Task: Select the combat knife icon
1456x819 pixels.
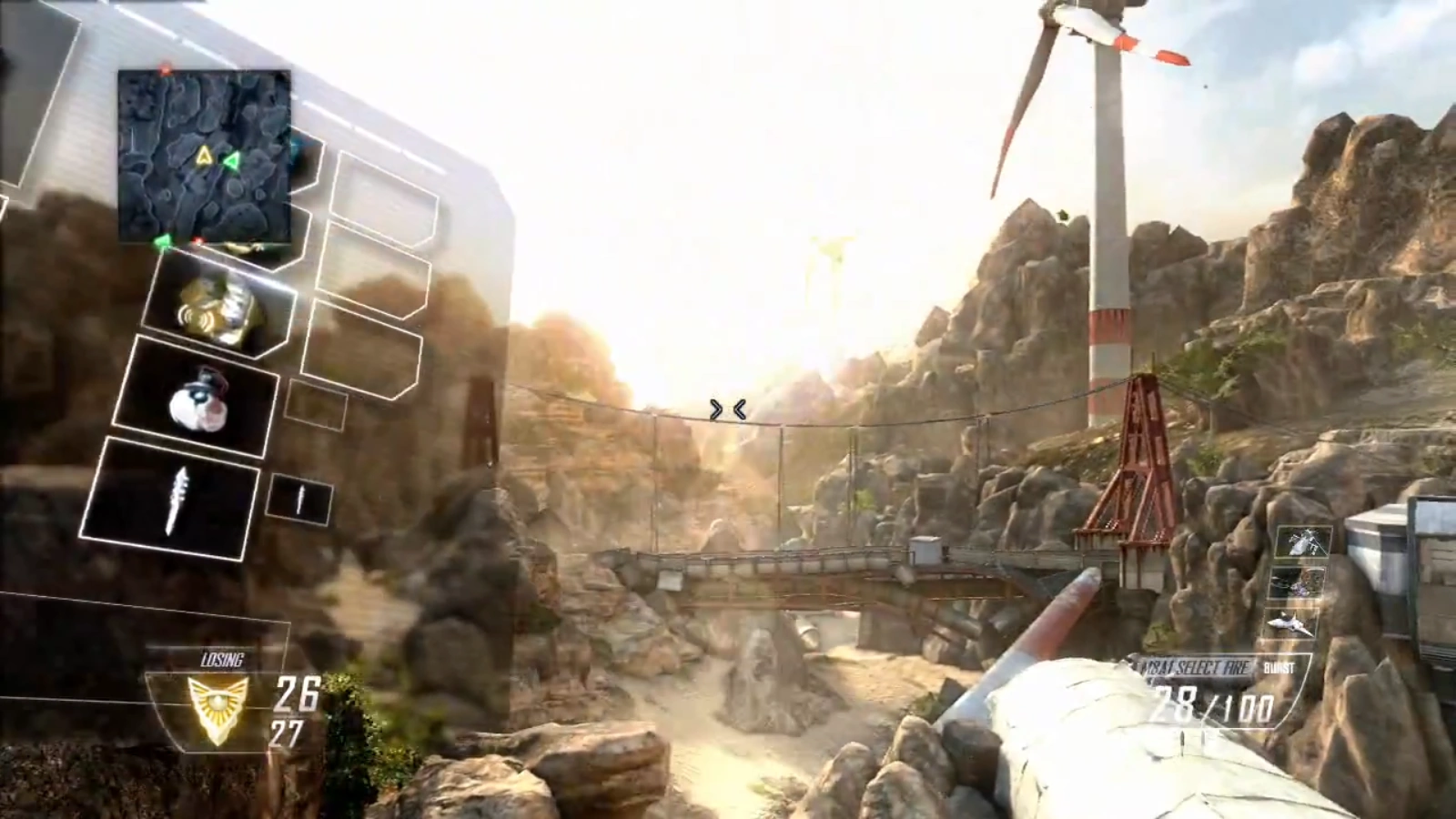Action: tap(177, 499)
